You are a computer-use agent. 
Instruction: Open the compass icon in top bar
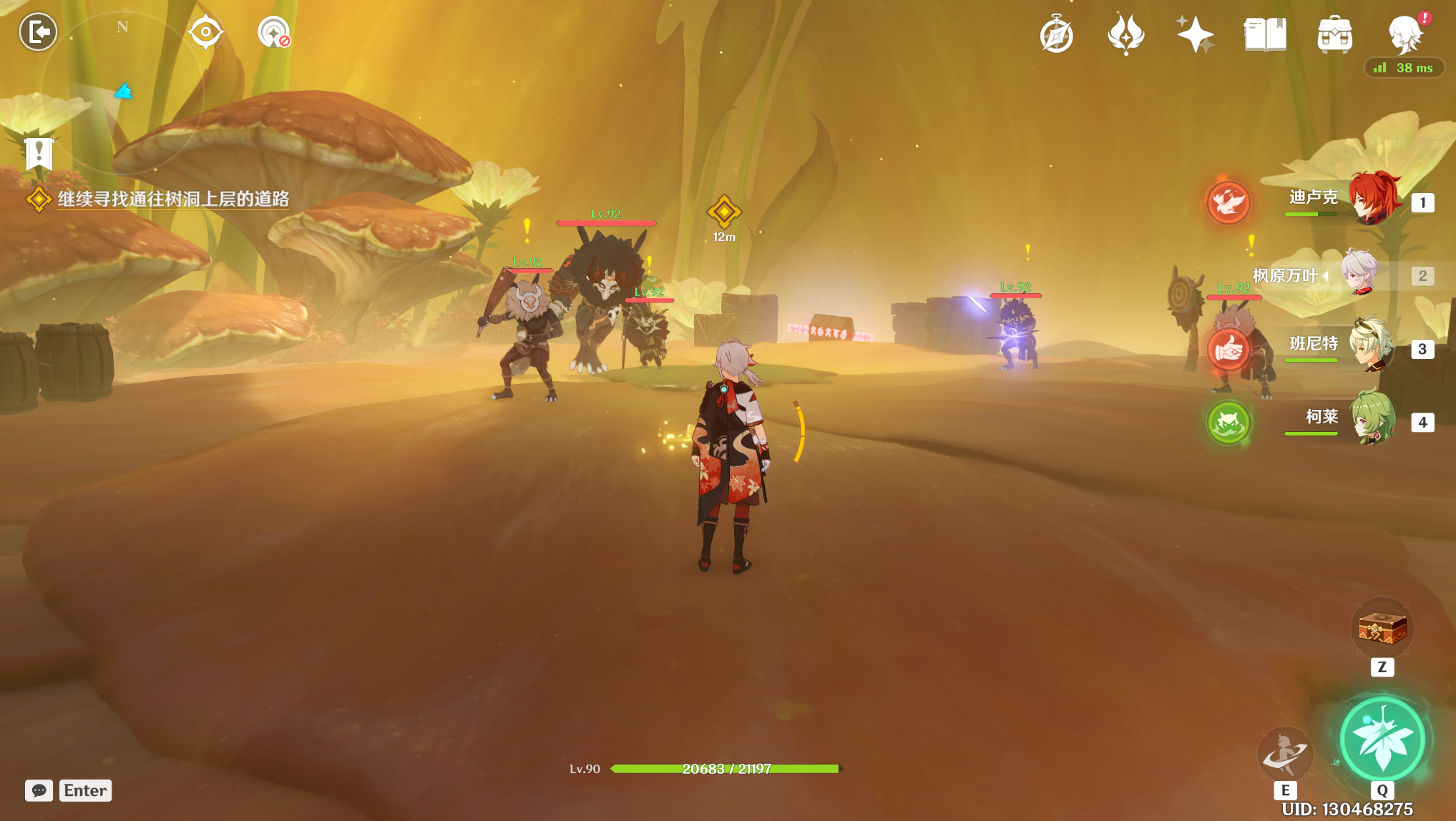(1056, 34)
